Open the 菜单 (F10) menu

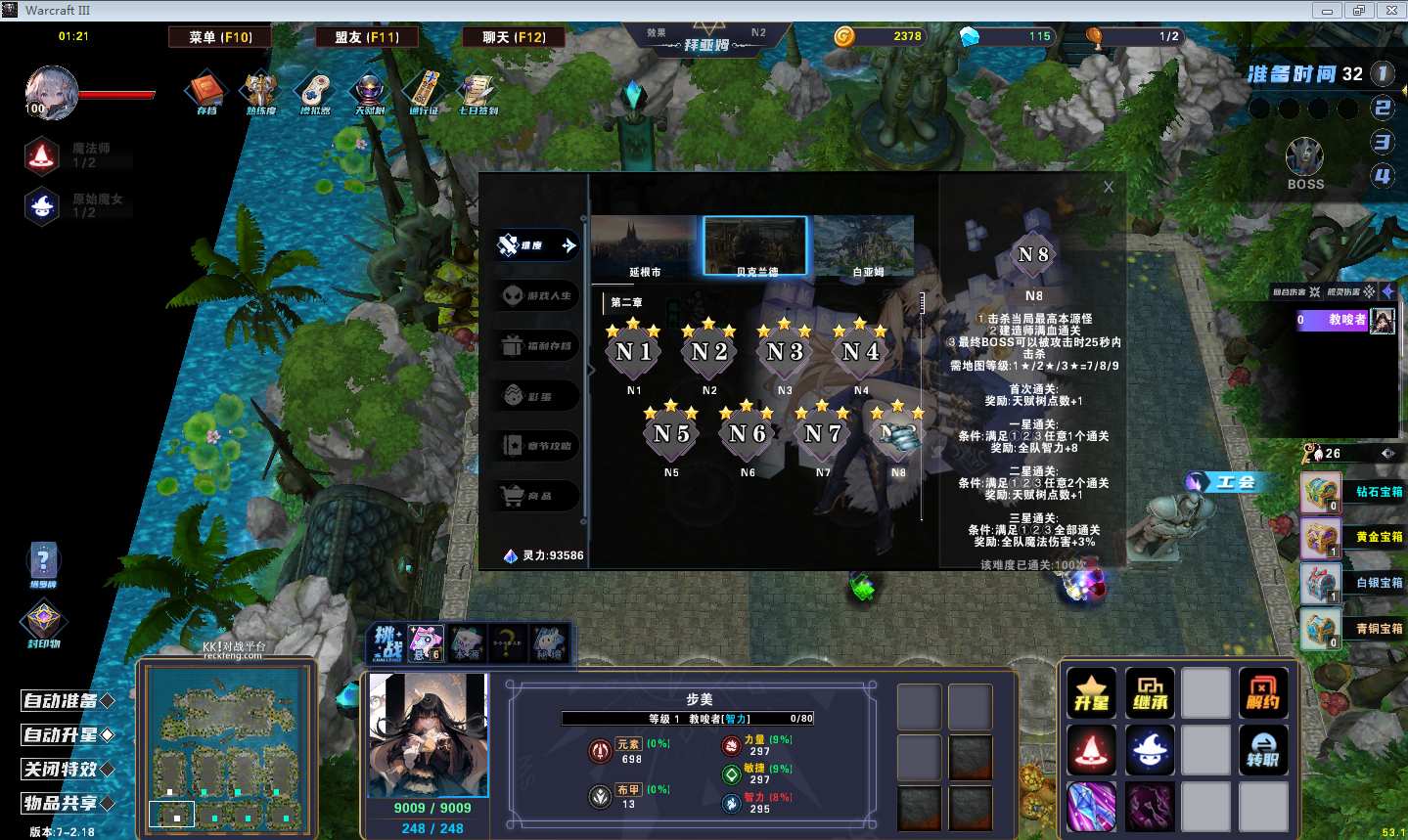pos(220,37)
